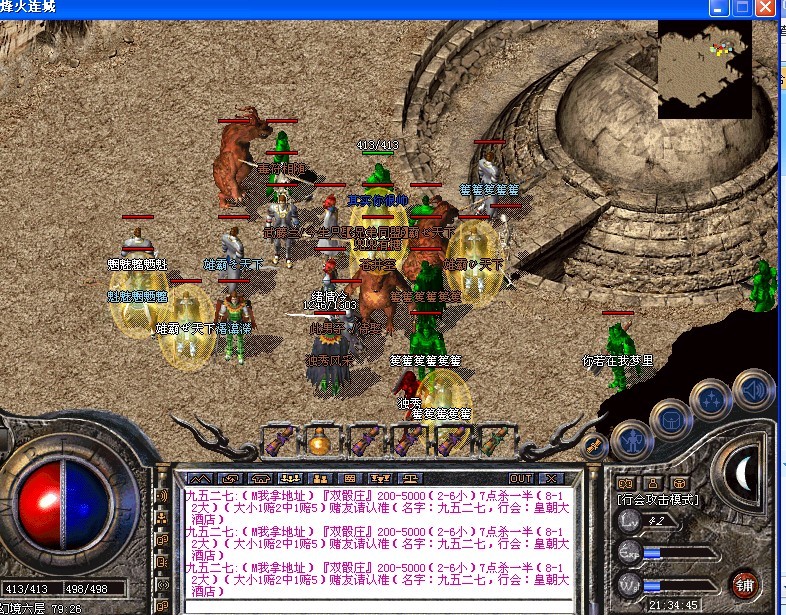Click the minimap in the corner
This screenshot has height=615, width=786.
705,70
